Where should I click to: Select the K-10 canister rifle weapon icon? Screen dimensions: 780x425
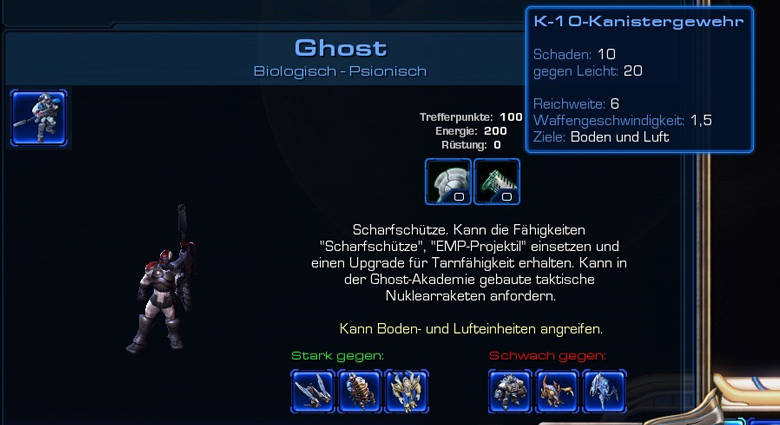(x=497, y=181)
